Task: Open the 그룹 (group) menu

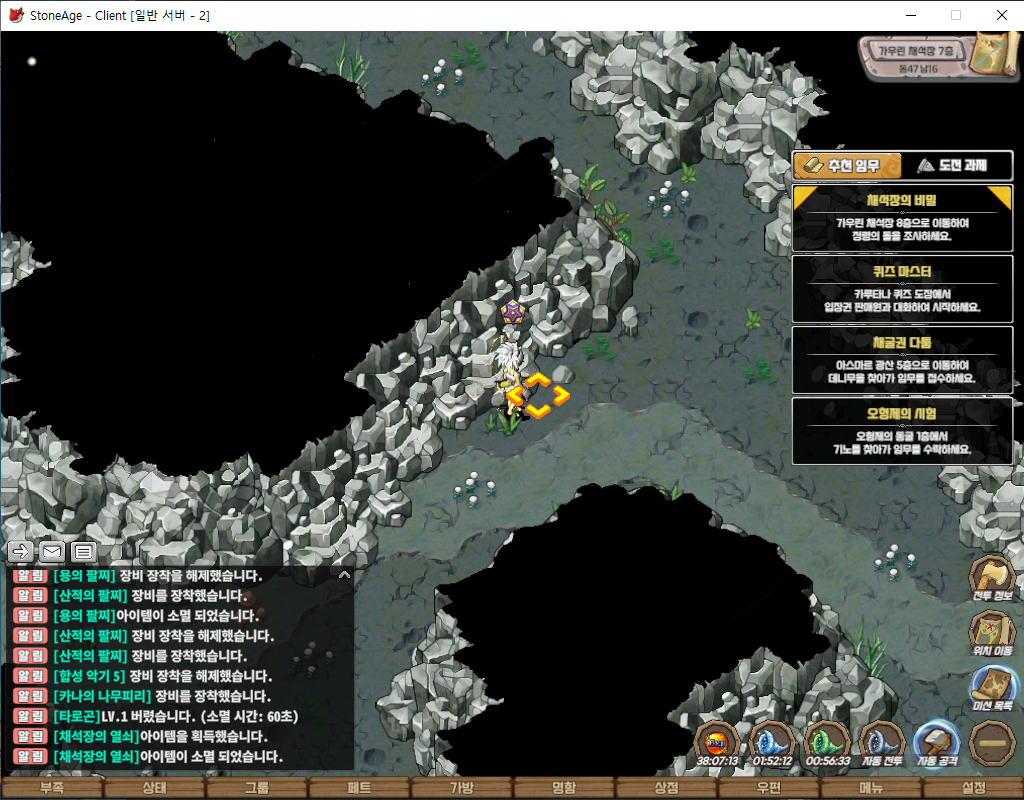Action: 256,788
